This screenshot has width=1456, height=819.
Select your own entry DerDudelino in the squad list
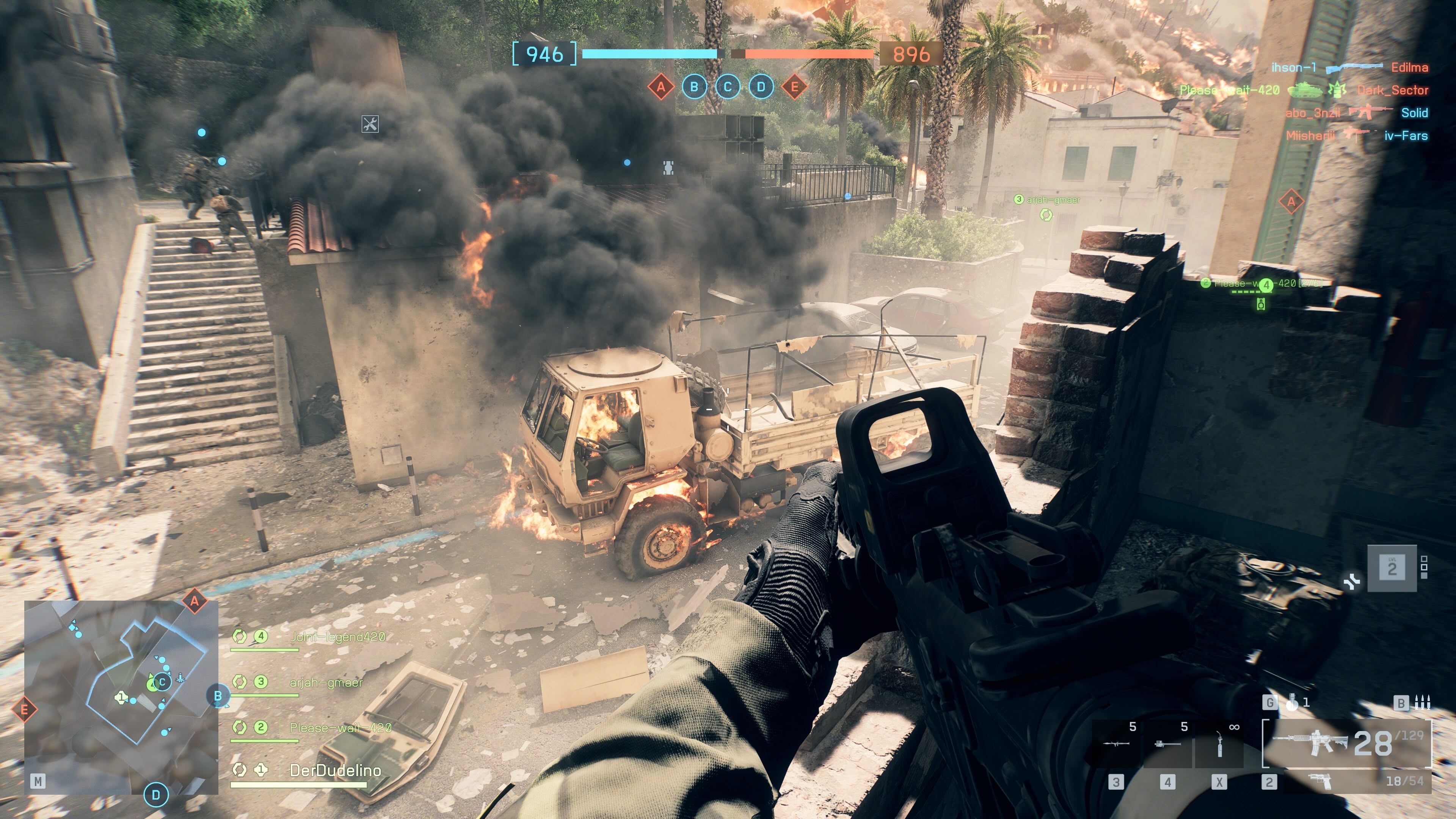335,770
